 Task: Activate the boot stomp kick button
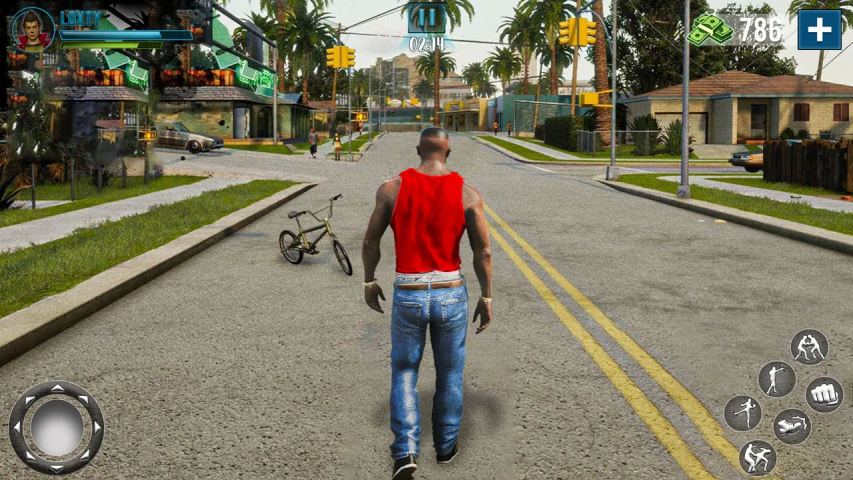point(792,426)
